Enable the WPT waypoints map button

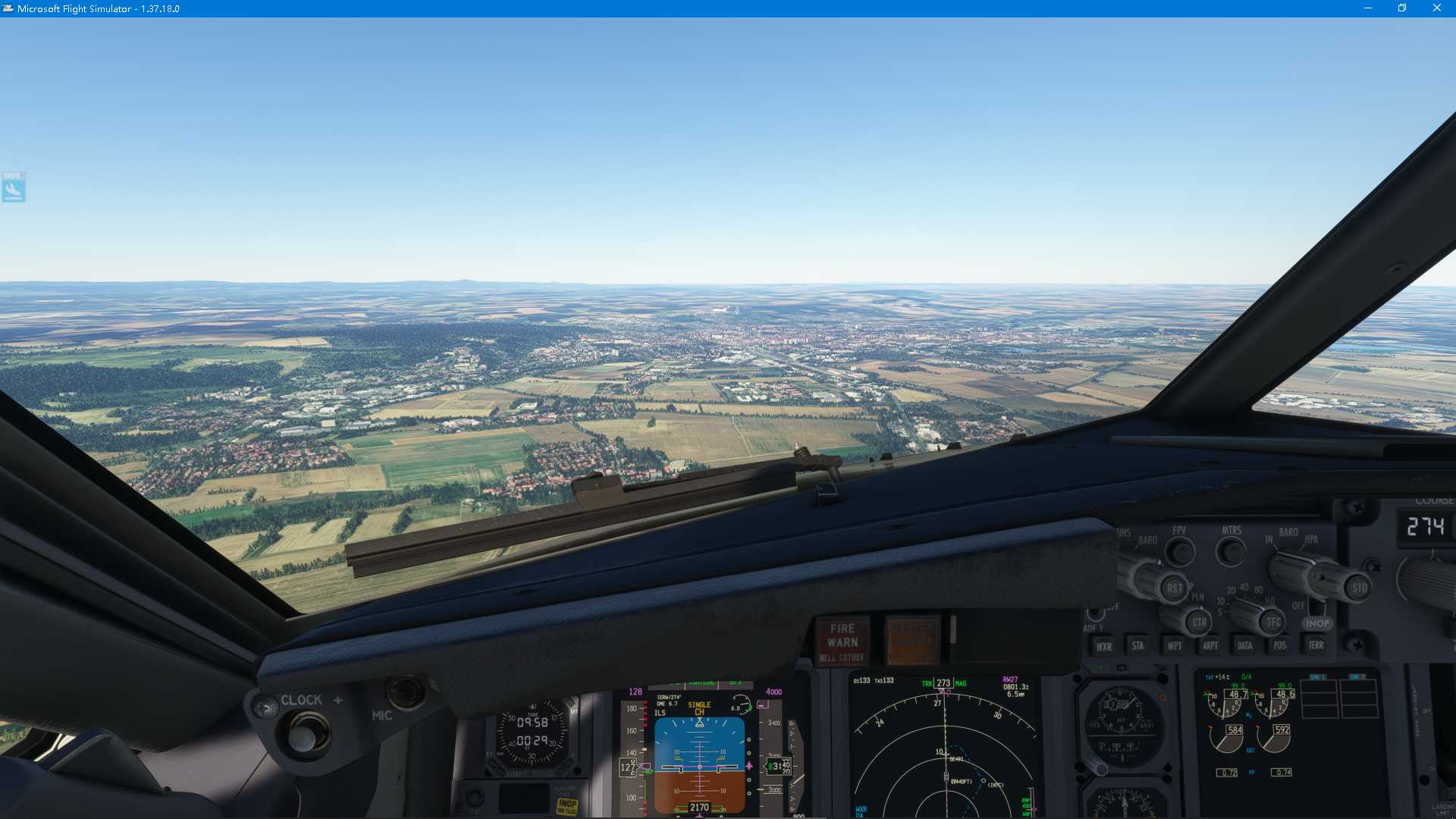[x=1174, y=645]
